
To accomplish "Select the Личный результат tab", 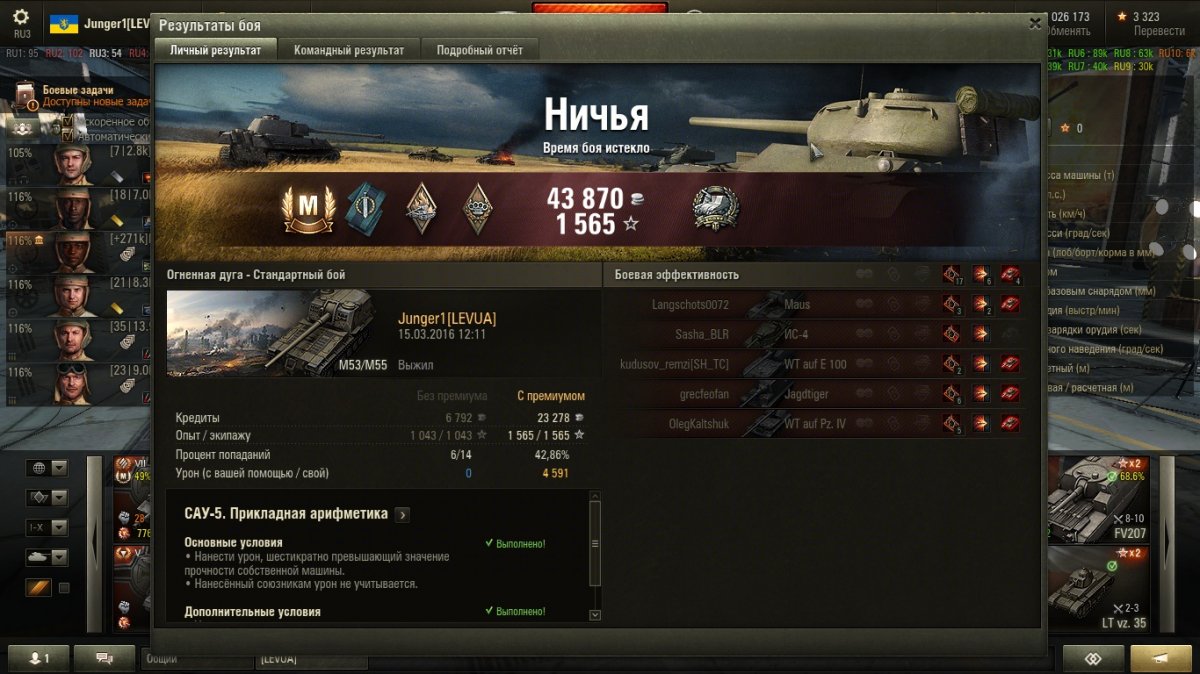I will coord(215,50).
